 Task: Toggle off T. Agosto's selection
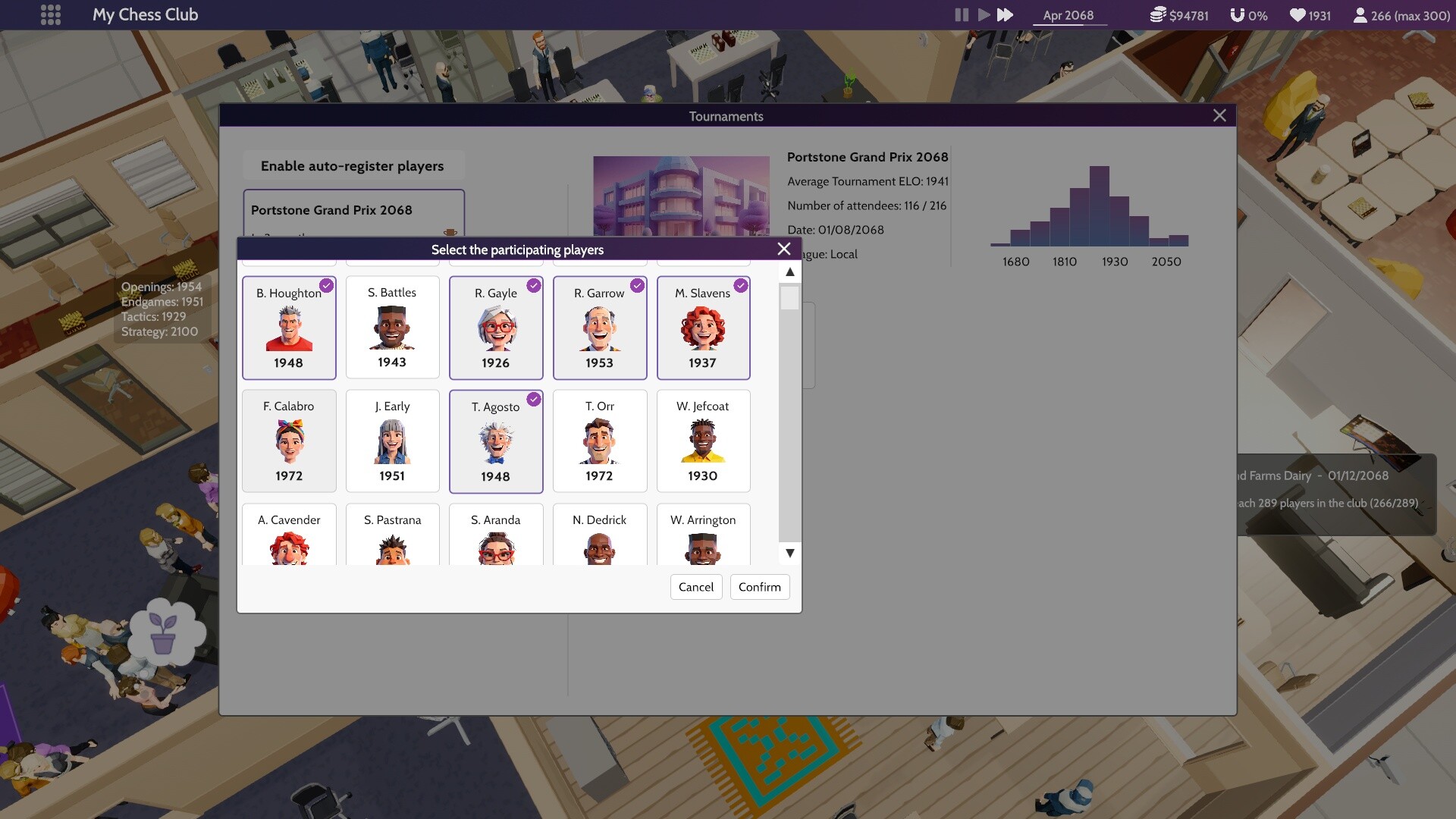pos(534,400)
